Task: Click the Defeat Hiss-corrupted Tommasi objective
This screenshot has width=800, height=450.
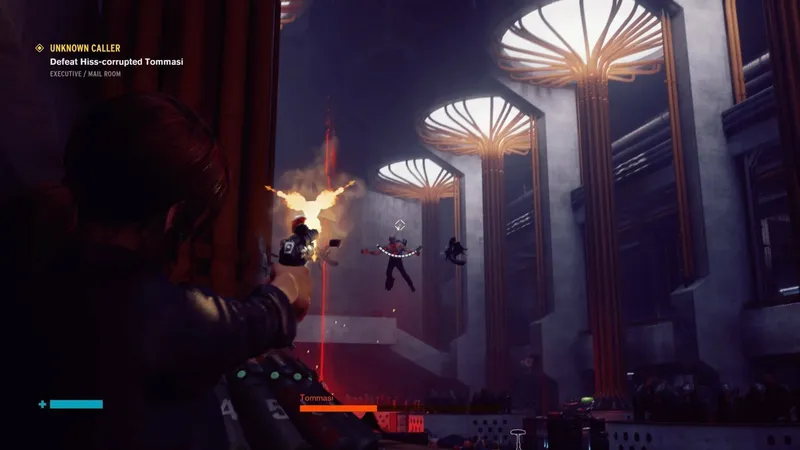Action: point(116,61)
